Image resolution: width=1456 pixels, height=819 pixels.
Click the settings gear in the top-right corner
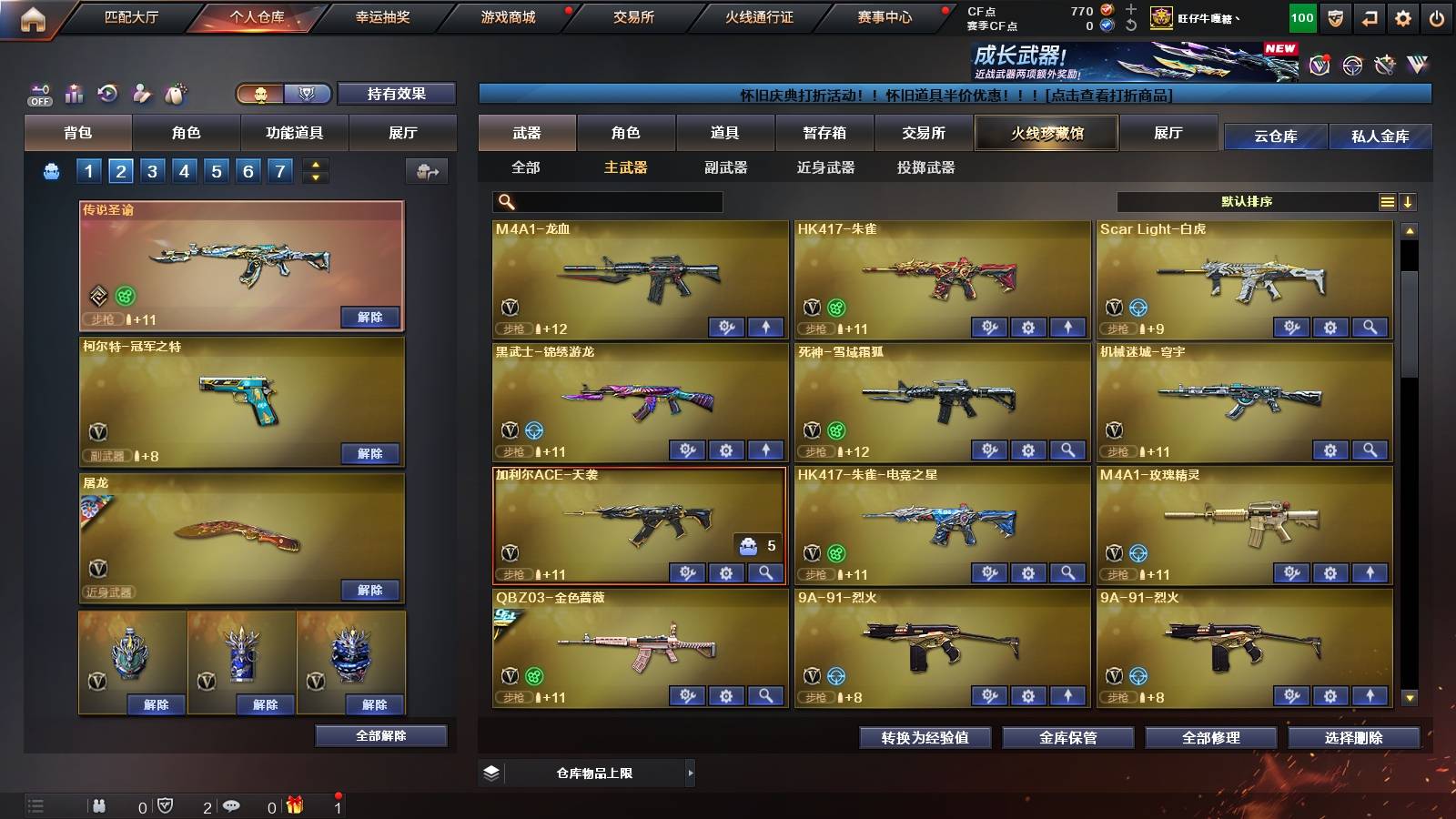pos(1402,16)
